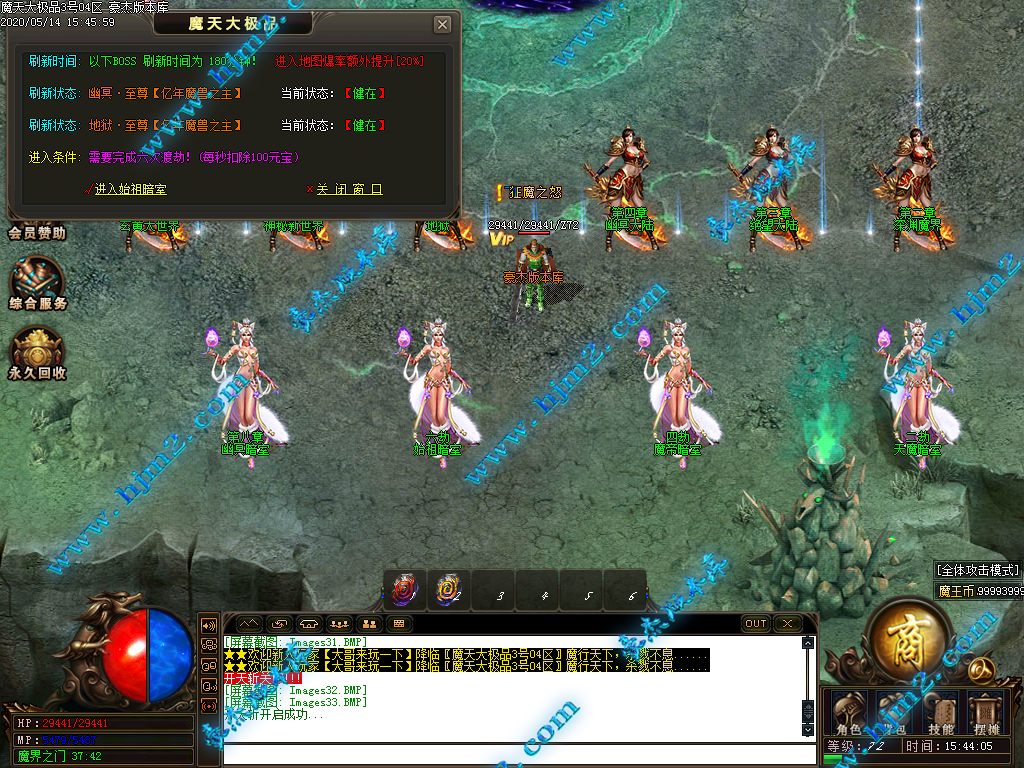Screen dimensions: 1024x768
Task: Click the OUT button on the chat bar
Action: coord(756,624)
